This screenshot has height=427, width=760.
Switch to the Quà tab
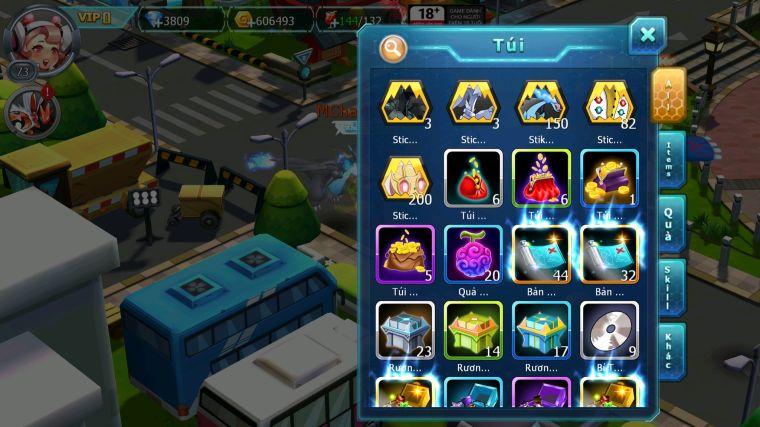(x=671, y=222)
